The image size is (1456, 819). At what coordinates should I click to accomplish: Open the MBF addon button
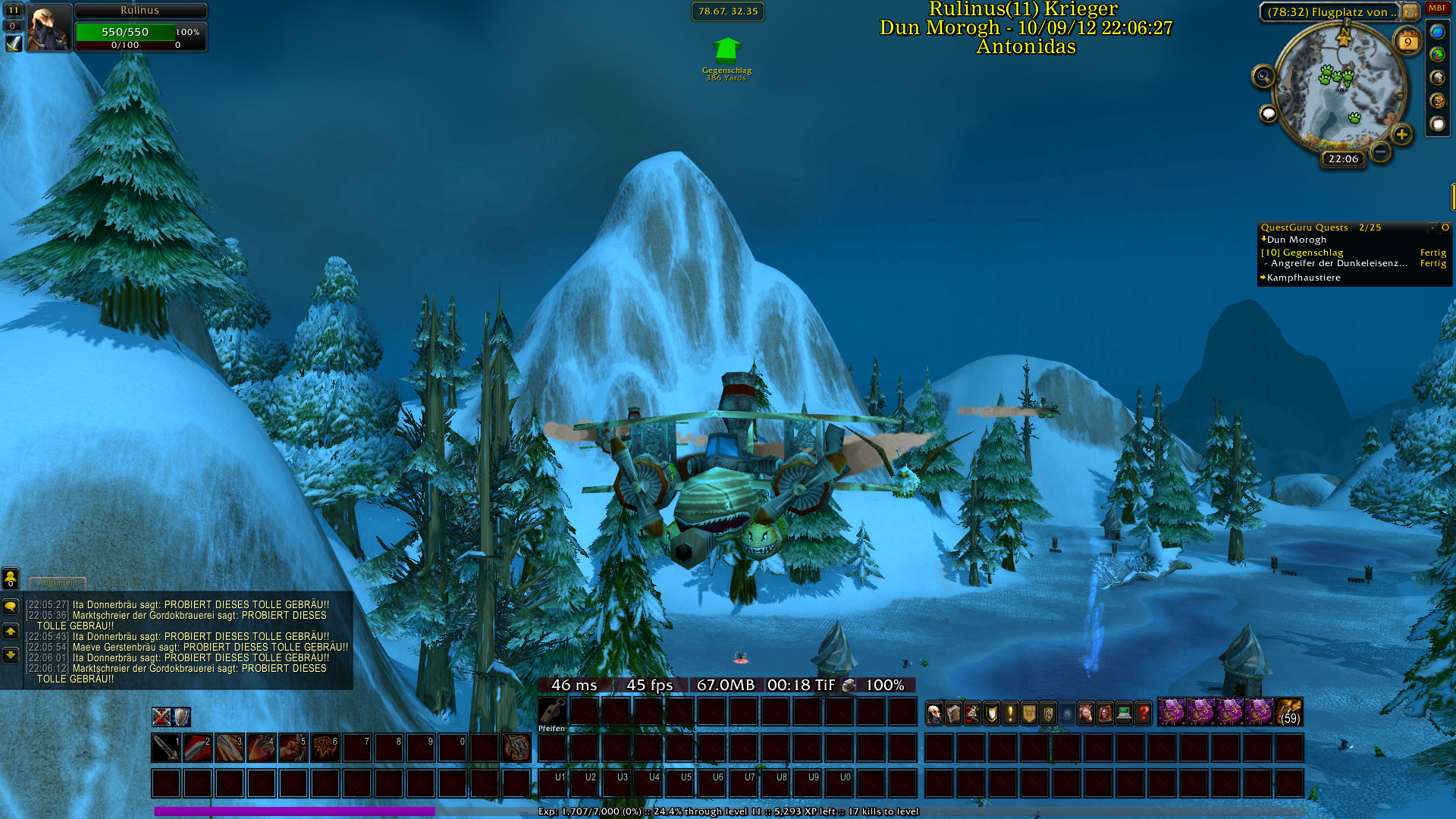(x=1437, y=8)
